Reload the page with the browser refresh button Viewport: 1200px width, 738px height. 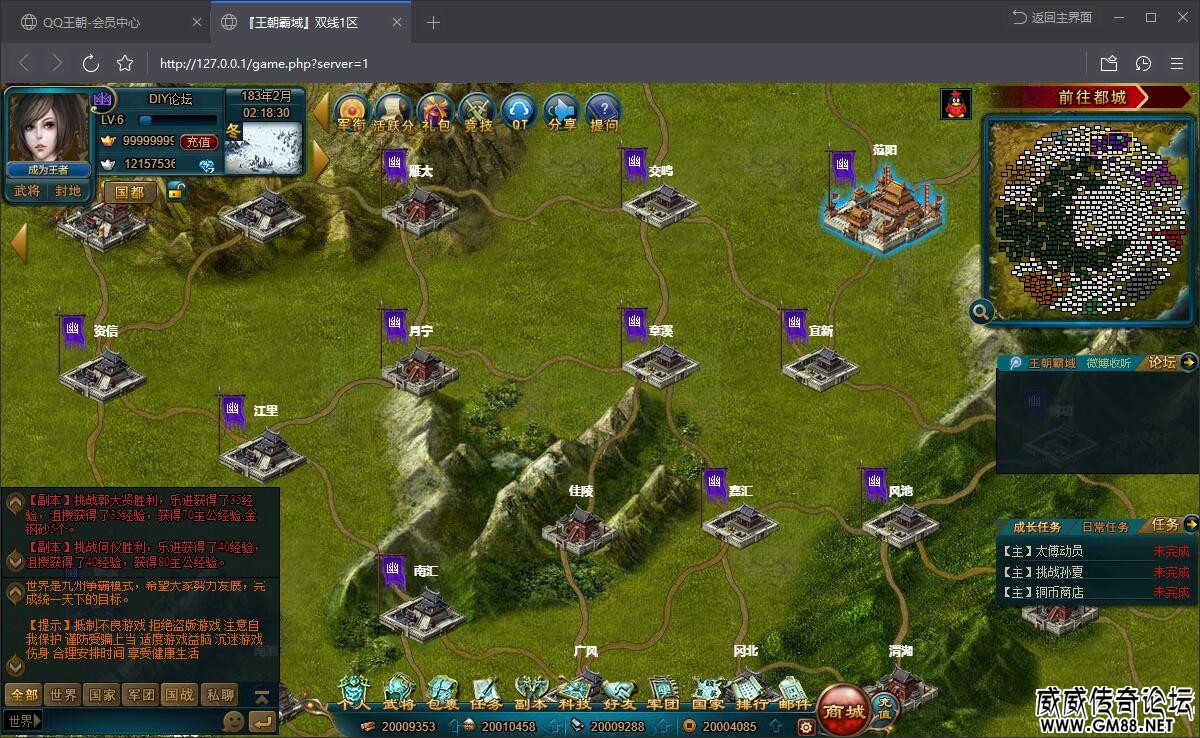(x=91, y=63)
